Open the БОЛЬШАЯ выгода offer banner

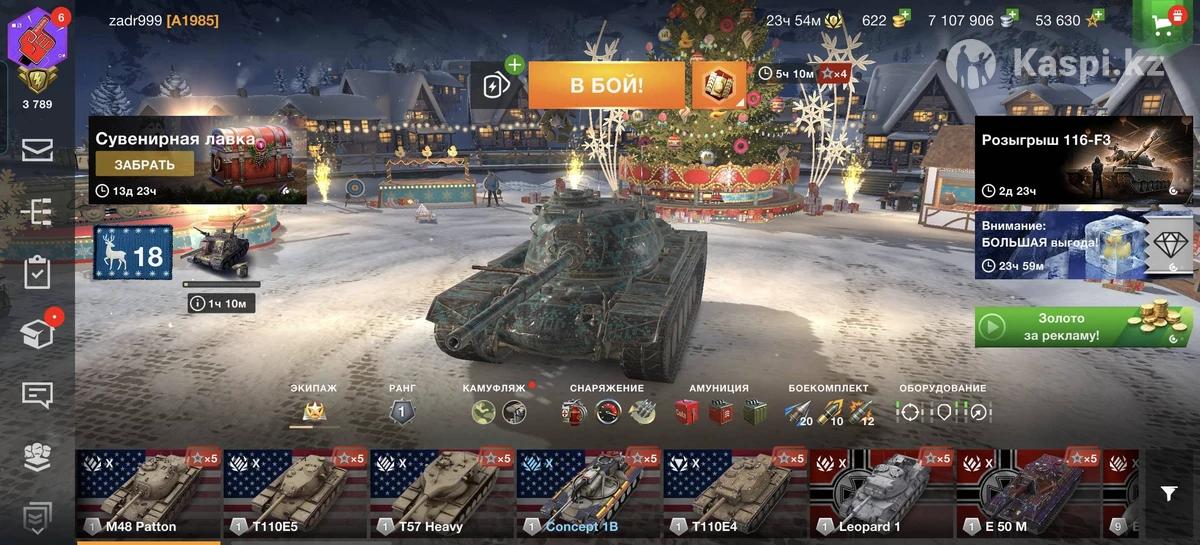tap(1060, 245)
